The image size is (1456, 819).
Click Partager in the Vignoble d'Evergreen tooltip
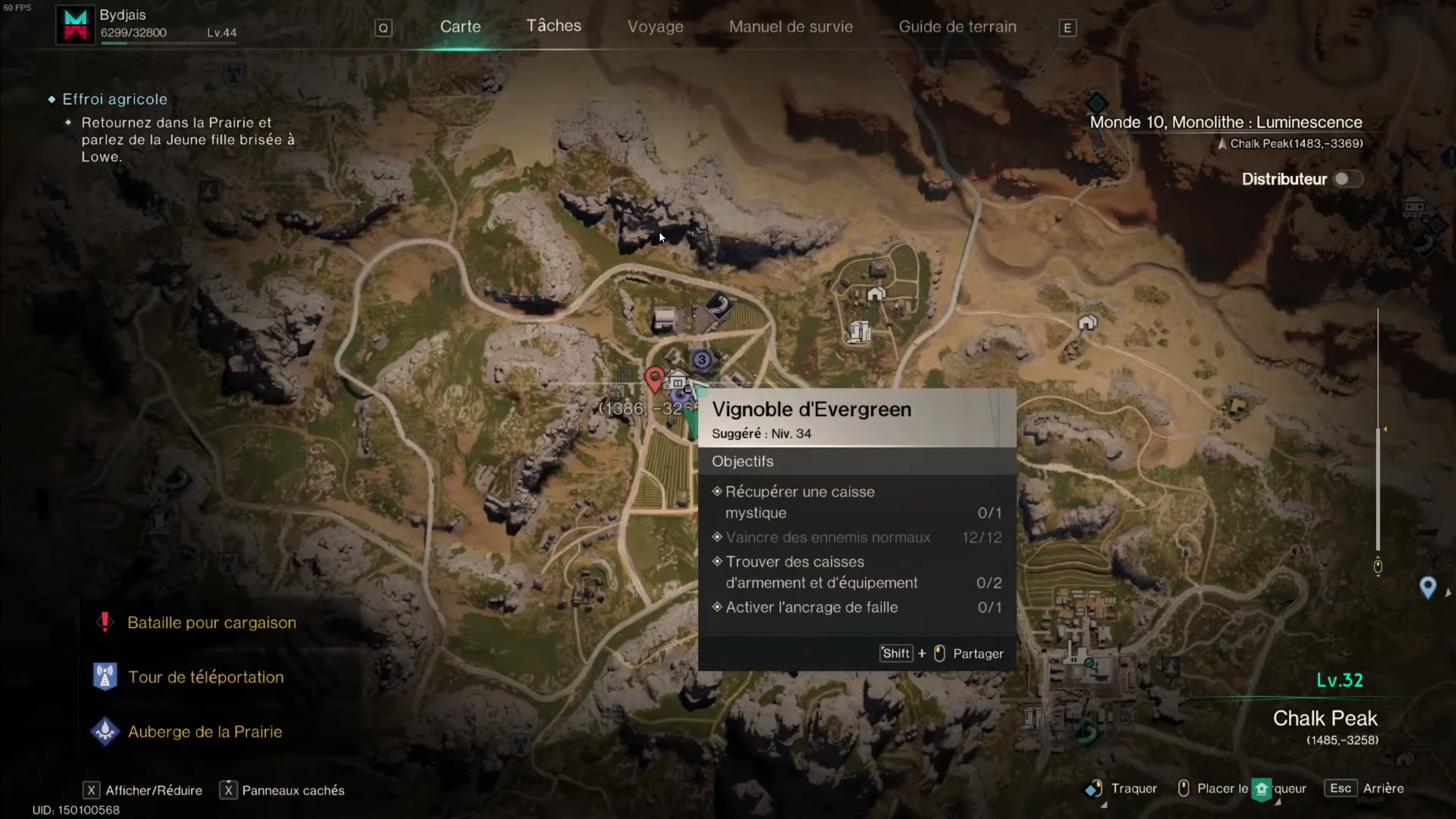click(978, 654)
